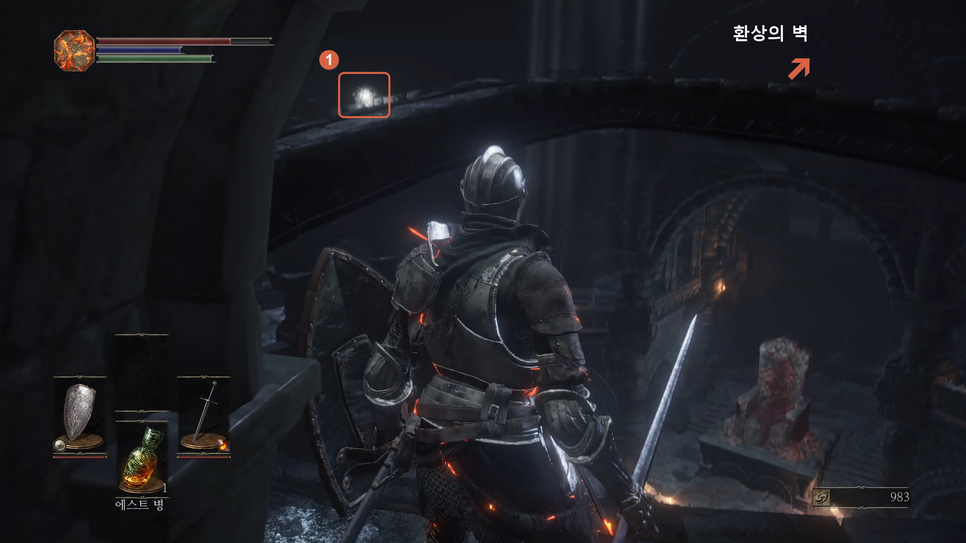Image resolution: width=966 pixels, height=543 pixels.
Task: Click the orange arrow under 환상의 벽 label
Action: tap(798, 69)
